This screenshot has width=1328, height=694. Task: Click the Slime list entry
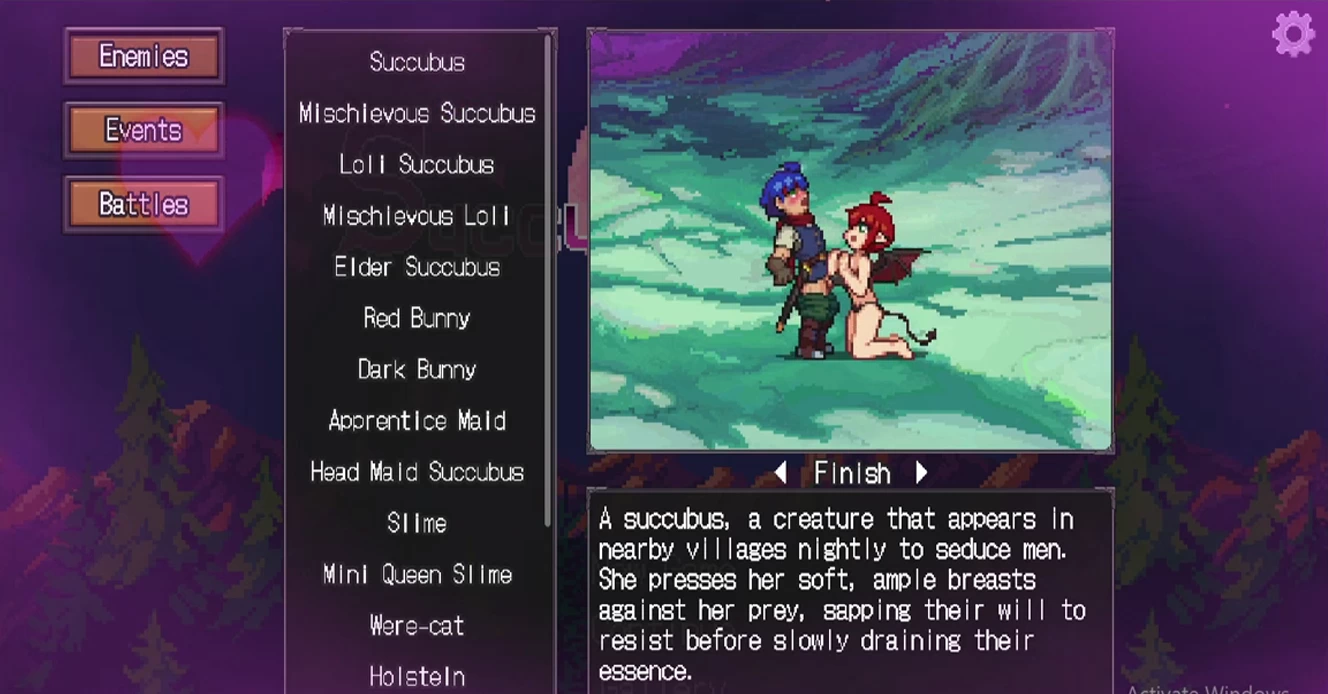(417, 523)
